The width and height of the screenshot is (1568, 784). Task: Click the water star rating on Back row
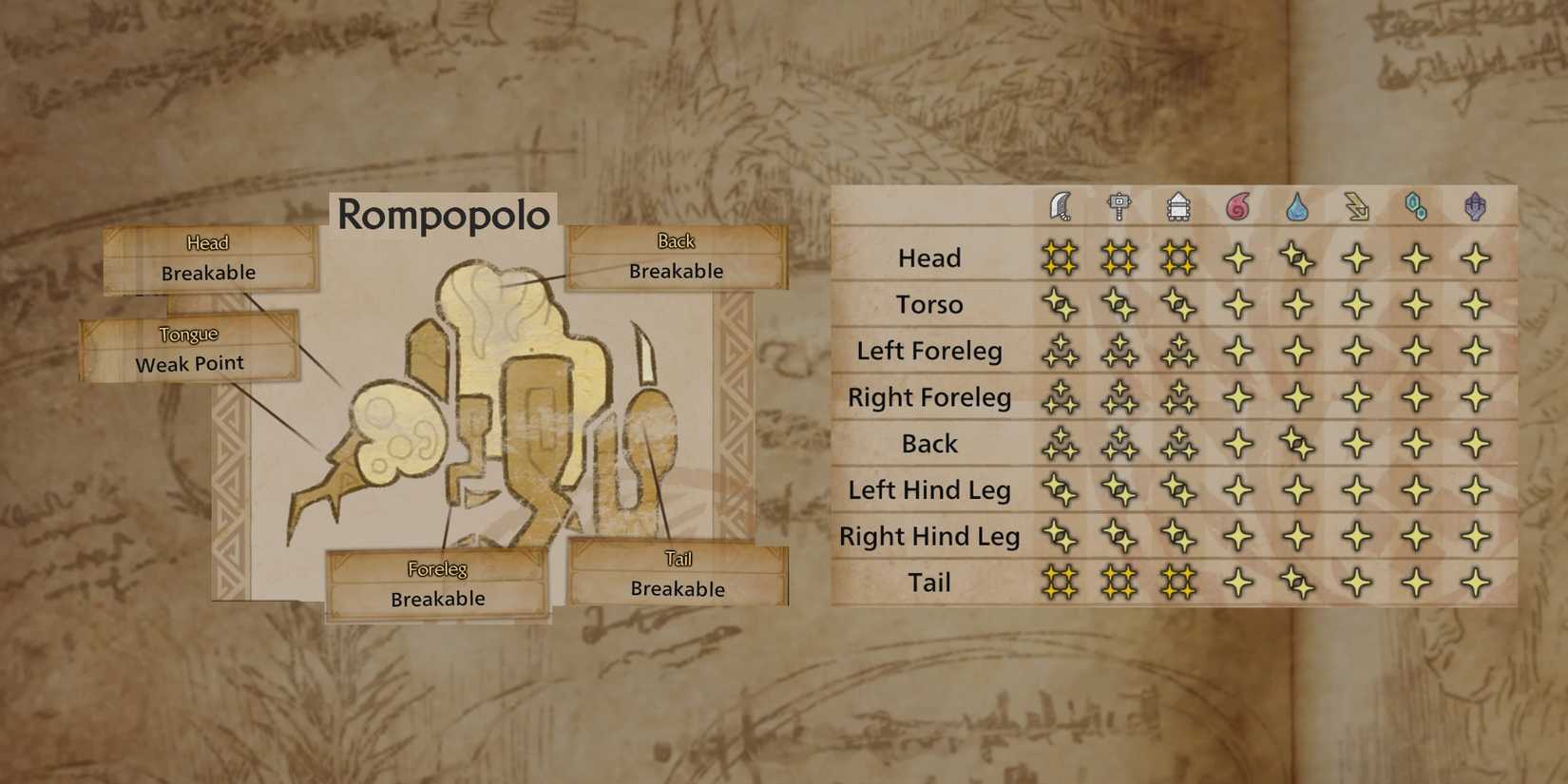[x=1297, y=443]
